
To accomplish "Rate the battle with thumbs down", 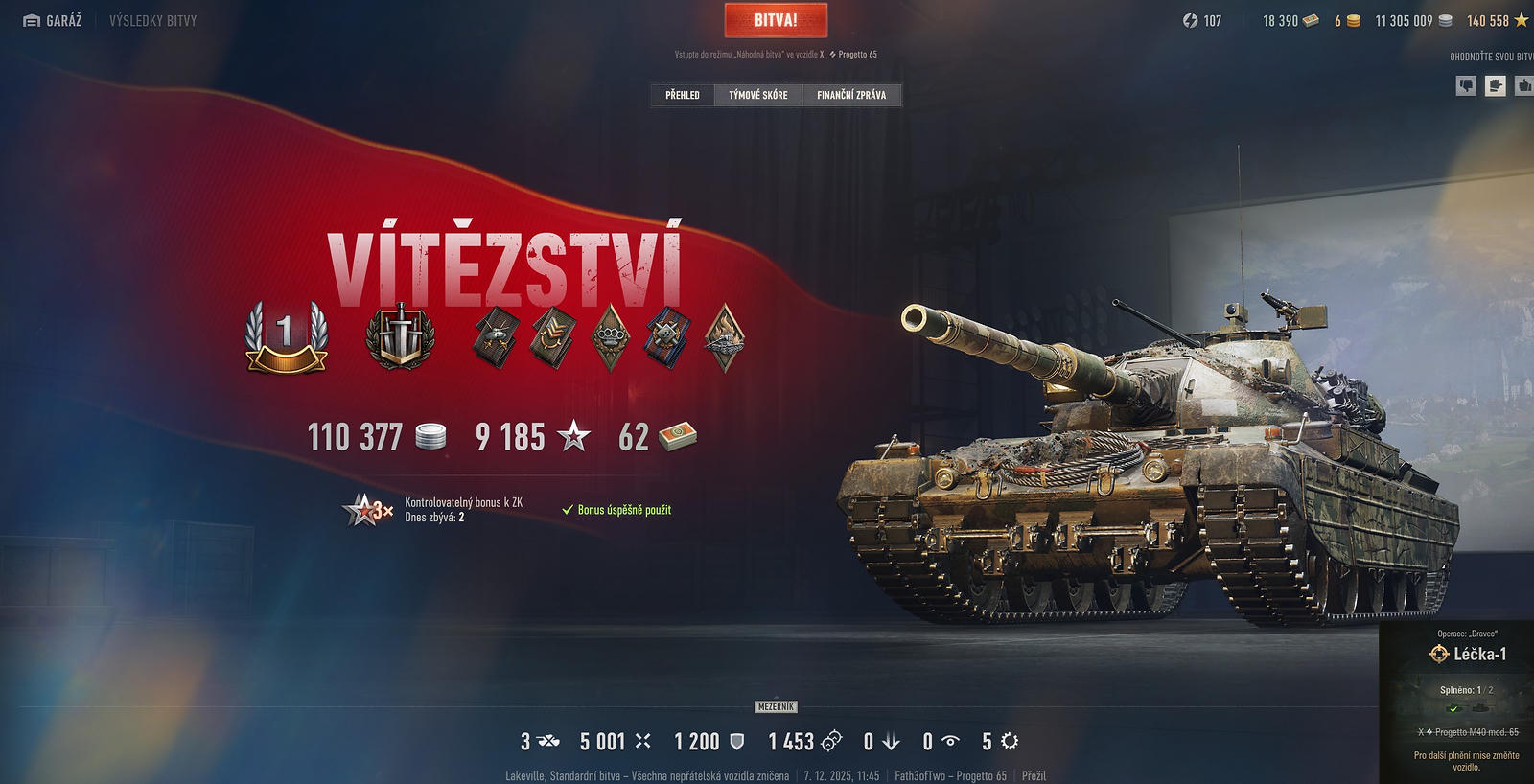I will coord(1466,85).
